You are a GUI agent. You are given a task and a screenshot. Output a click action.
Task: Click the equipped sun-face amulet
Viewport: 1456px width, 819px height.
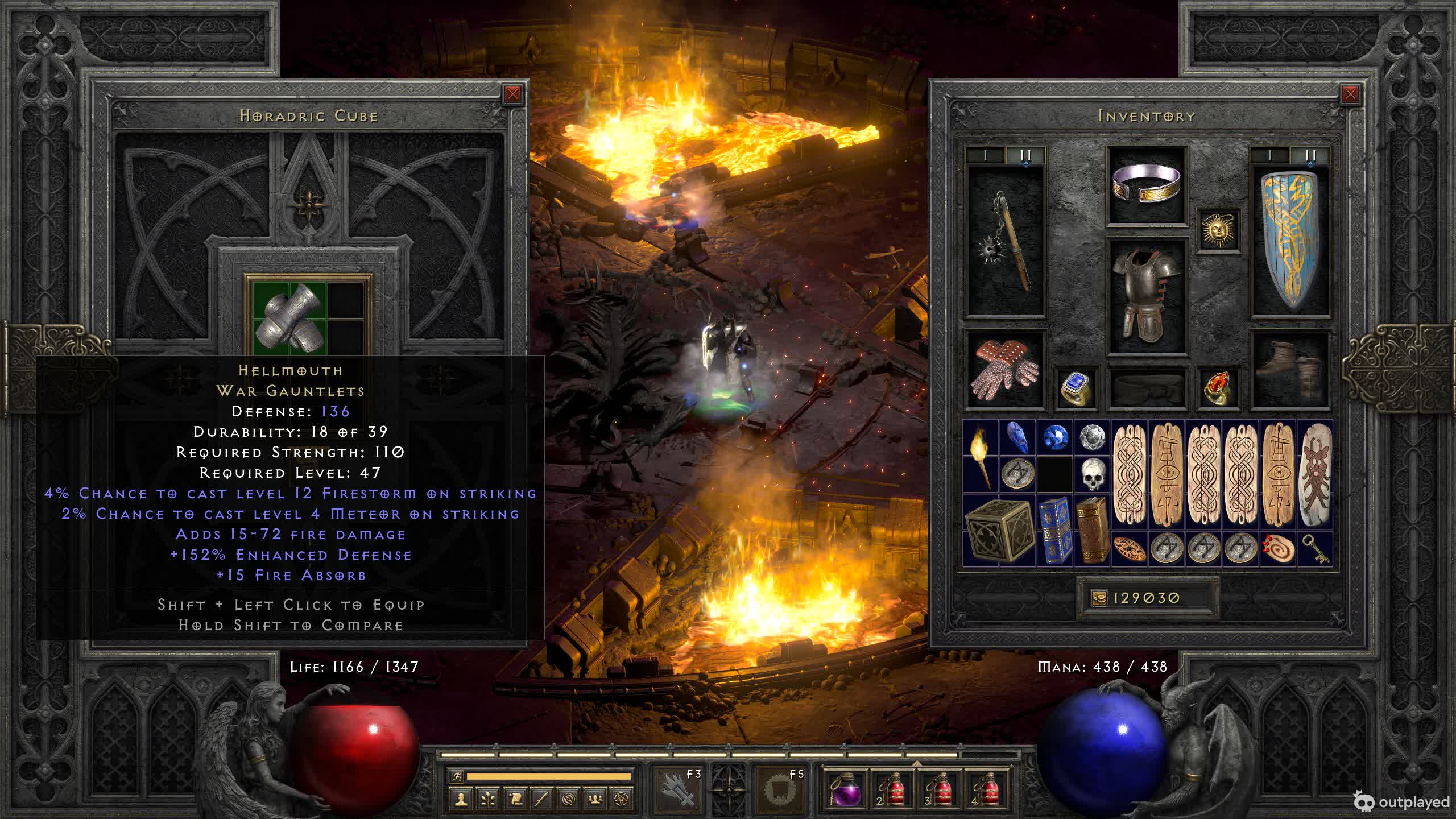pos(1218,230)
